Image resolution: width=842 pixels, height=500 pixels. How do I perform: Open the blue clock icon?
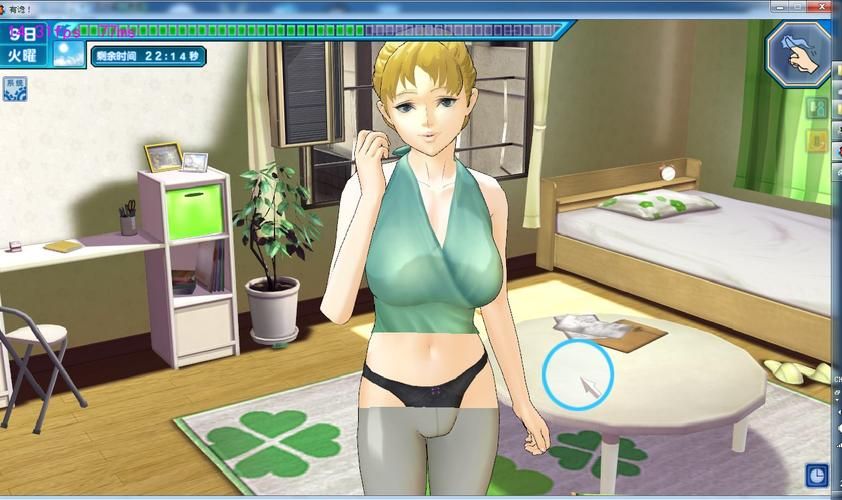coord(816,474)
